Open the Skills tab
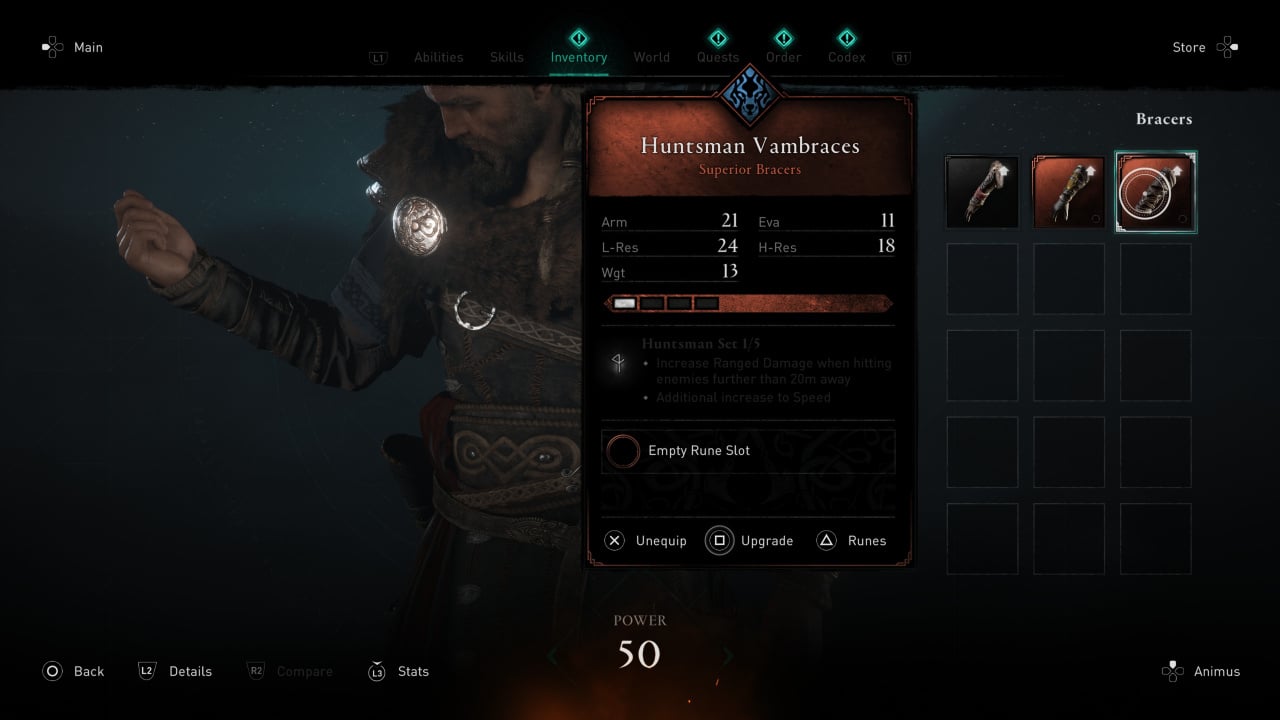1280x720 pixels. point(506,57)
